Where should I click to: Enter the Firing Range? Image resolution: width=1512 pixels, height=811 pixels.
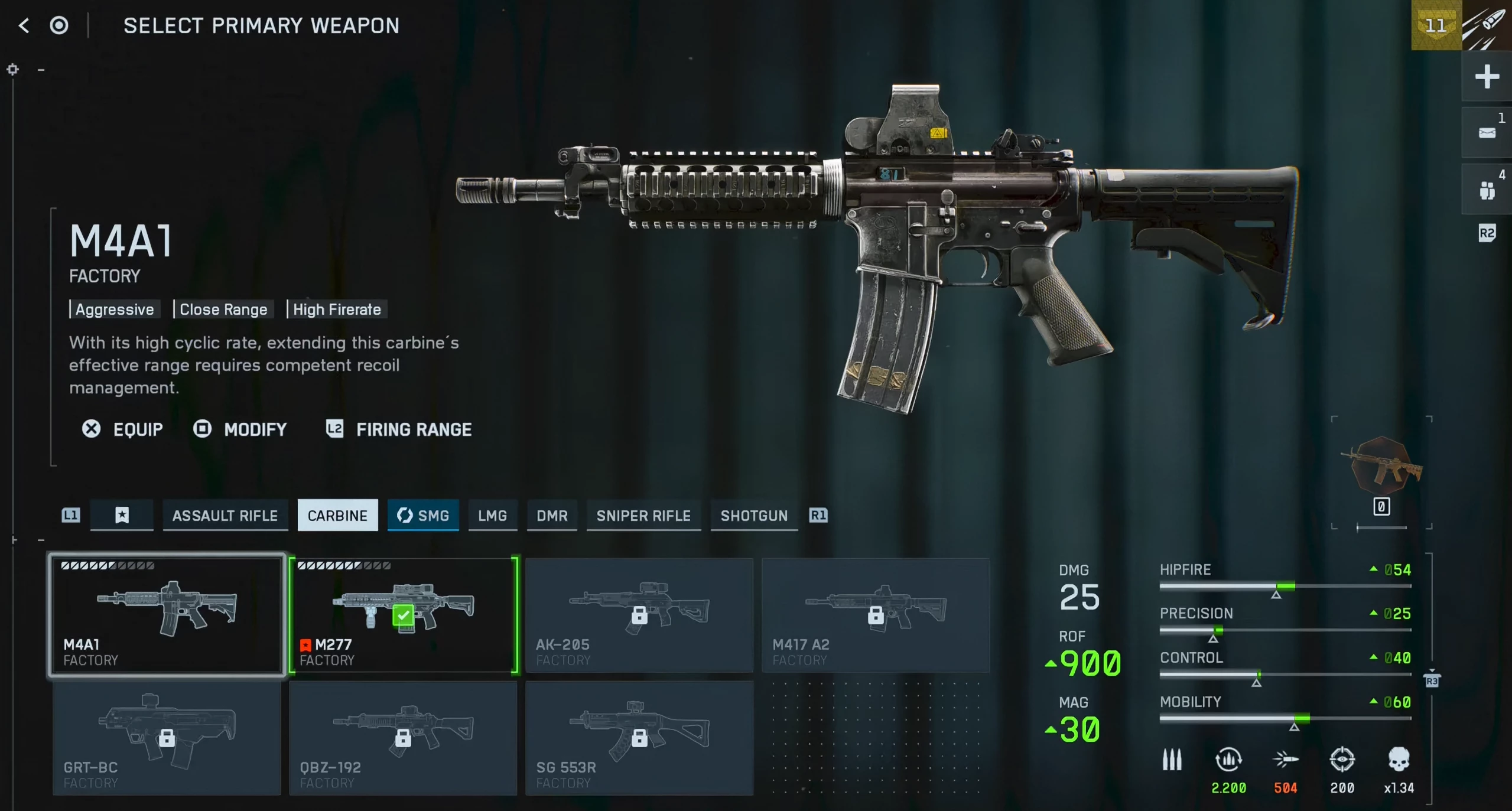[x=399, y=429]
